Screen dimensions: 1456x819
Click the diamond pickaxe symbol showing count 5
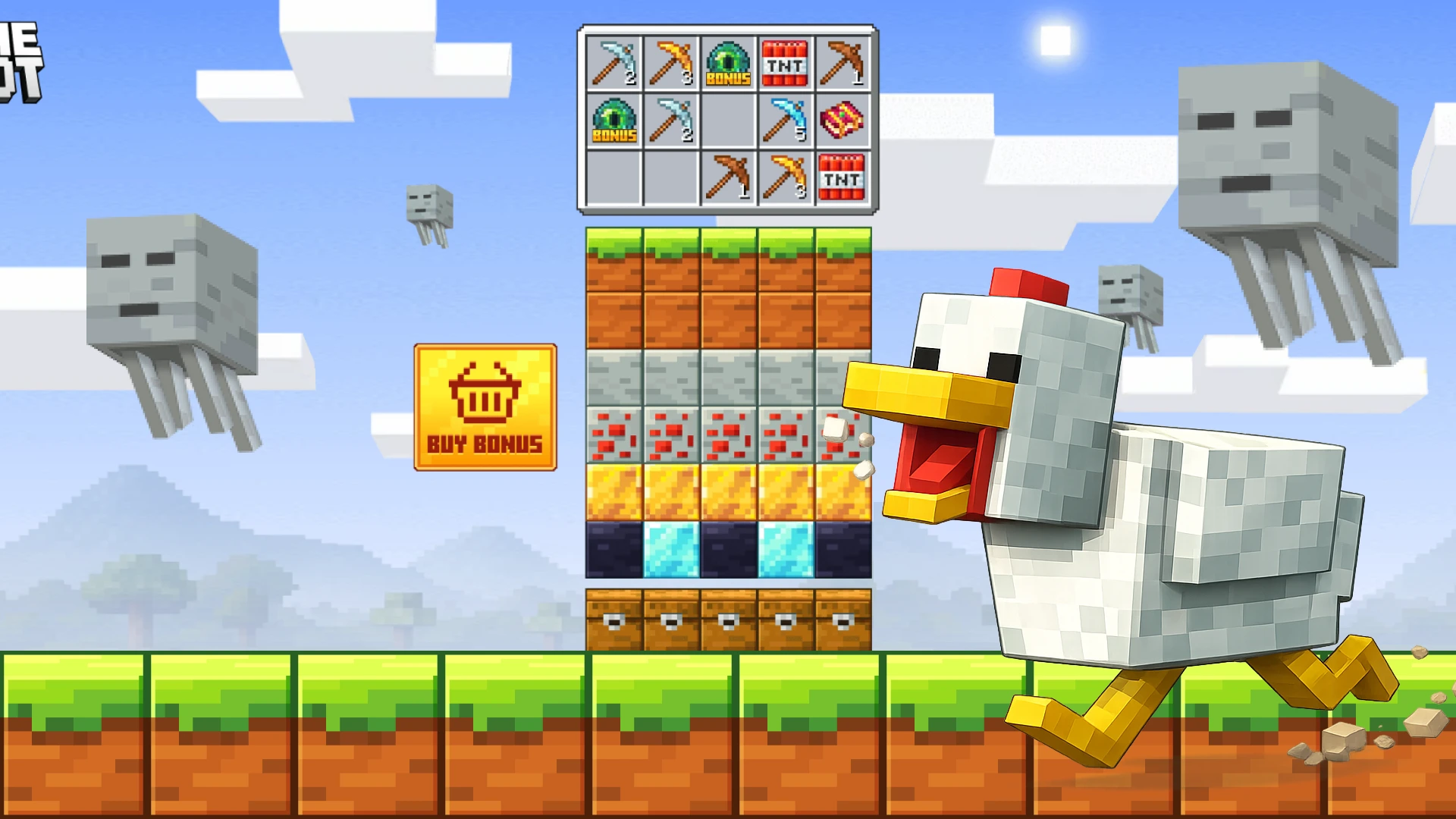786,121
